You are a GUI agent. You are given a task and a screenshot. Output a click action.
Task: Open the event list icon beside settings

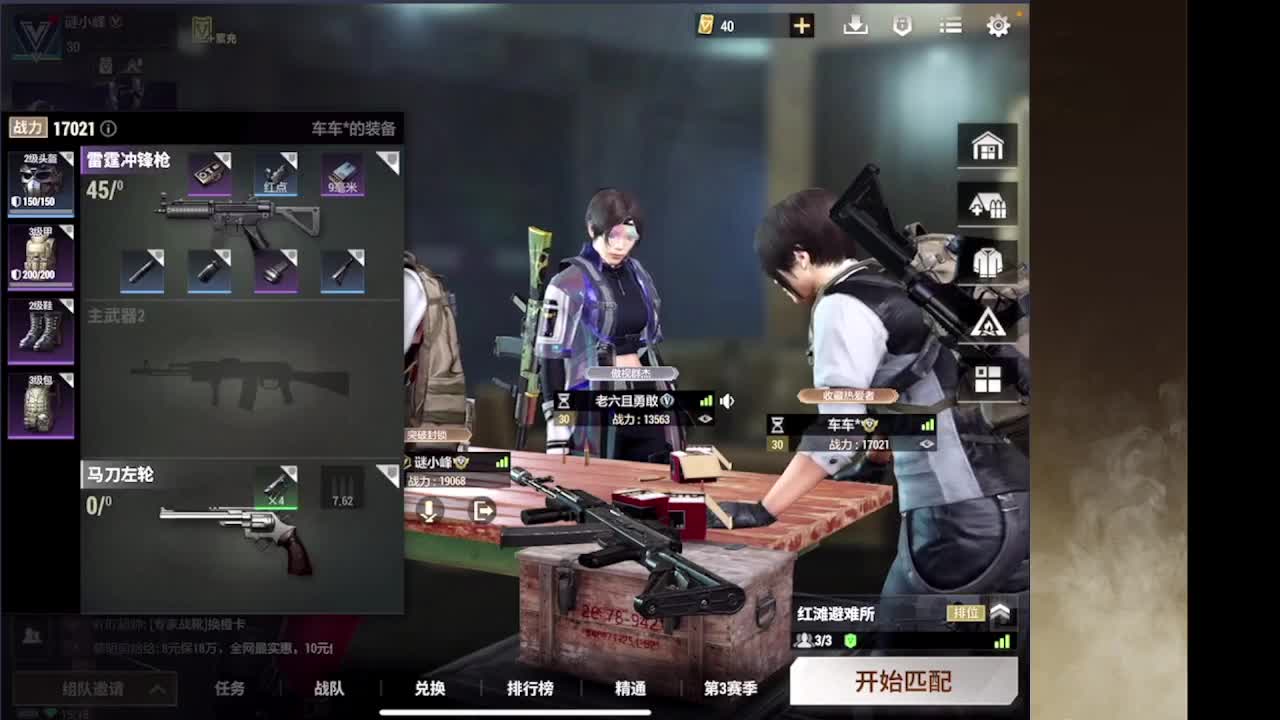[x=950, y=26]
